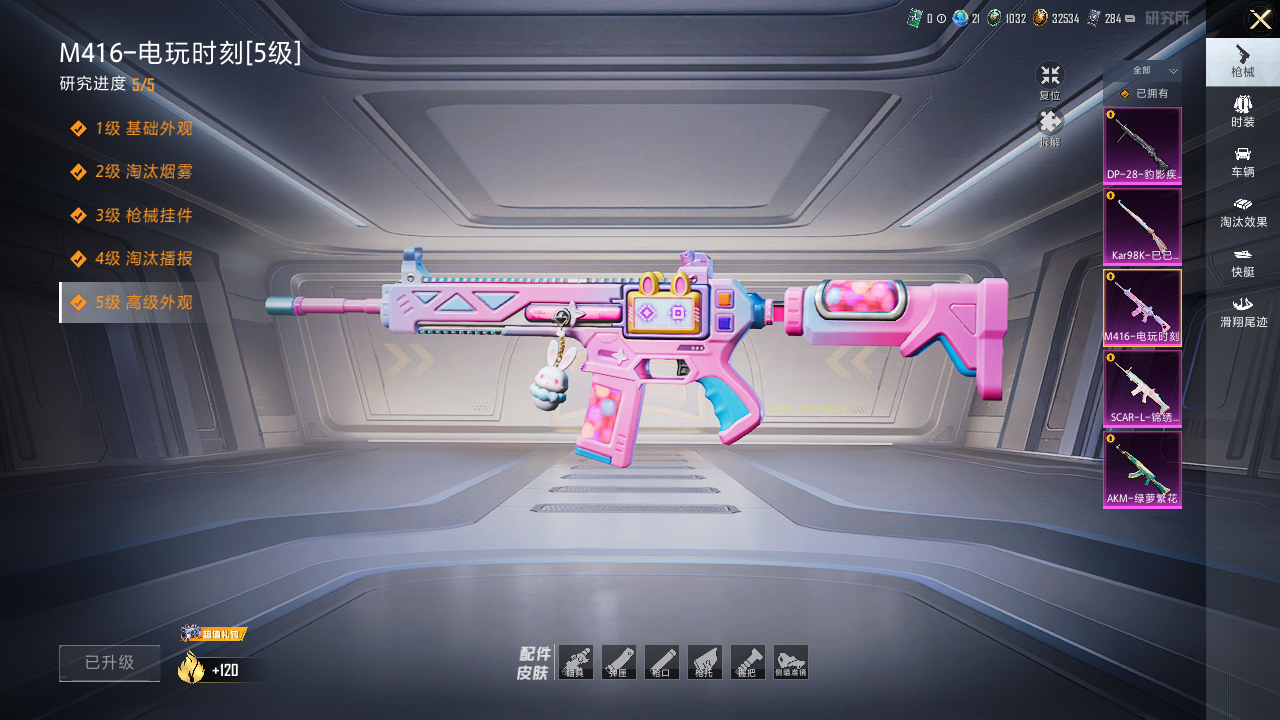The height and width of the screenshot is (720, 1280).
Task: Open level 4 淘汰播报 entry
Action: 132,259
